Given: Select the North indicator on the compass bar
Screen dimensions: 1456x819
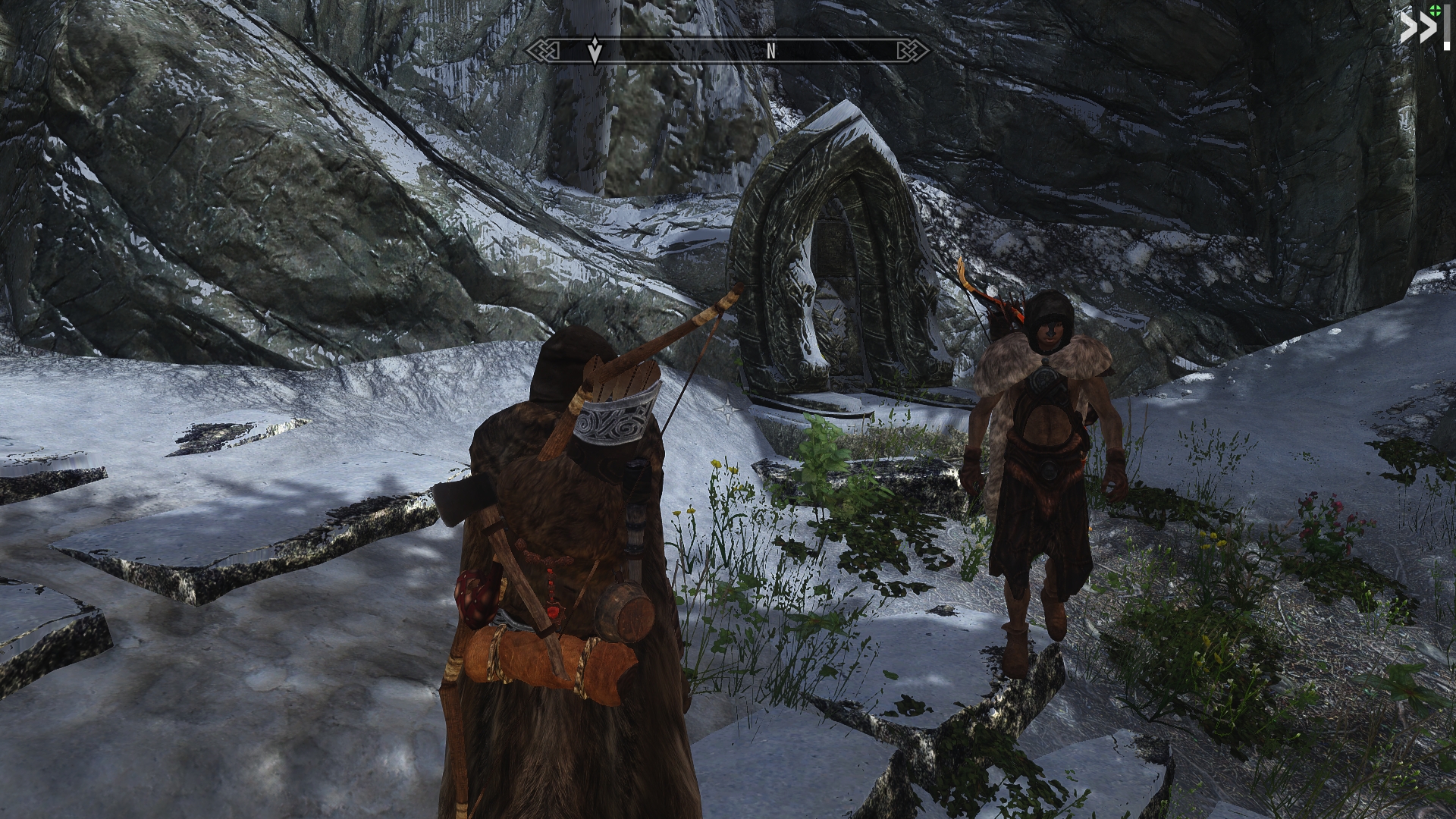Looking at the screenshot, I should click(x=770, y=51).
